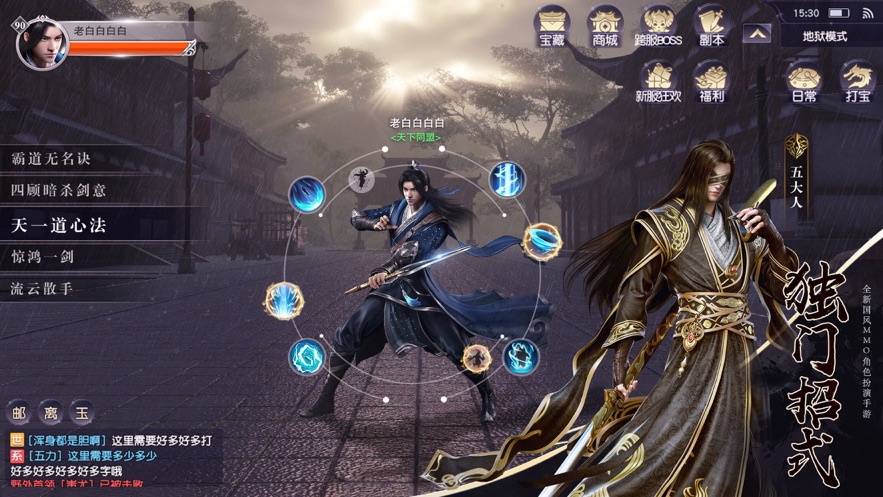Viewport: 883px width, 497px height.
Task: Click the 邮 mail button
Action: pos(19,412)
